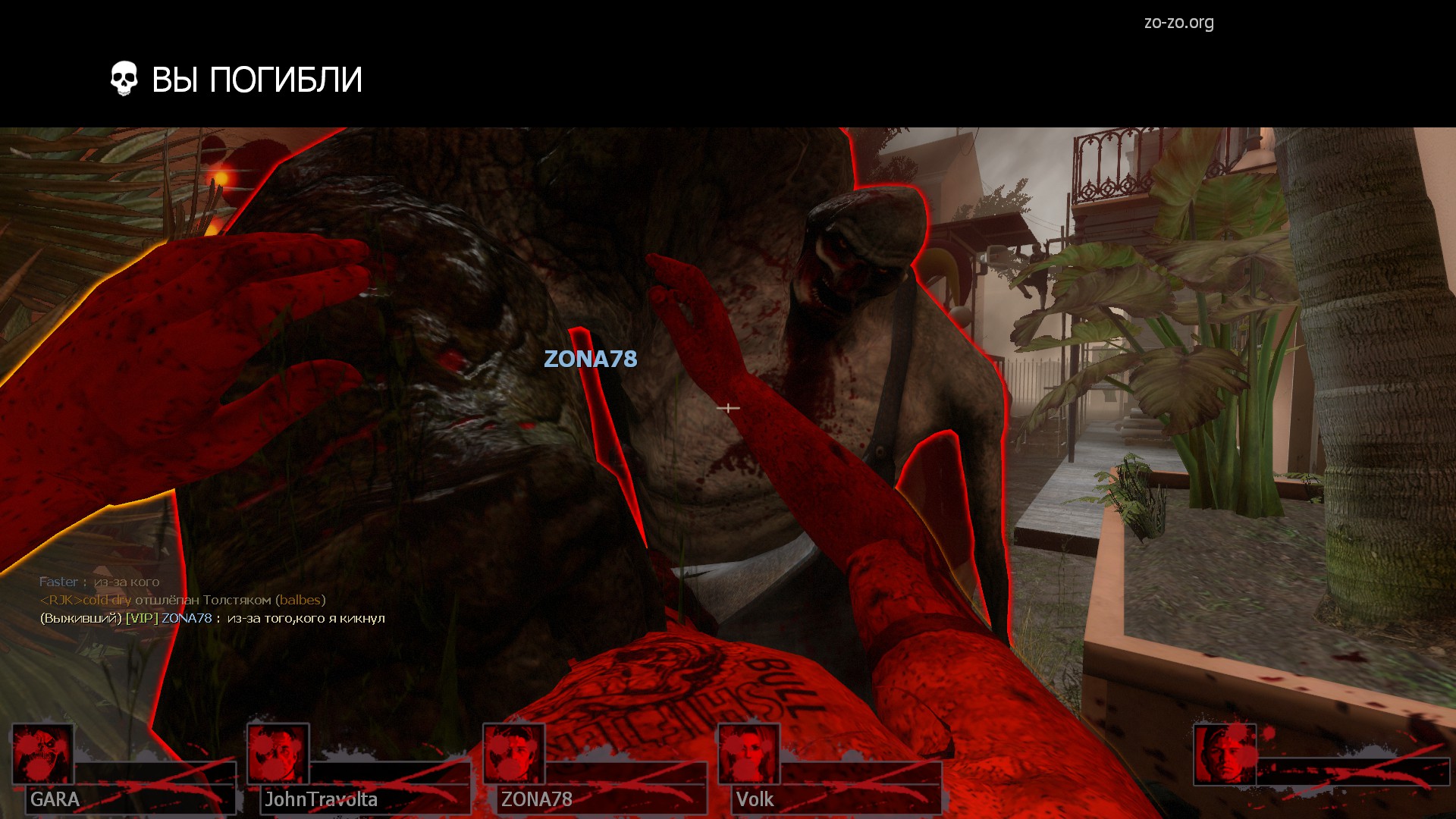Click ZONA78's VIP chat message

tap(212, 618)
